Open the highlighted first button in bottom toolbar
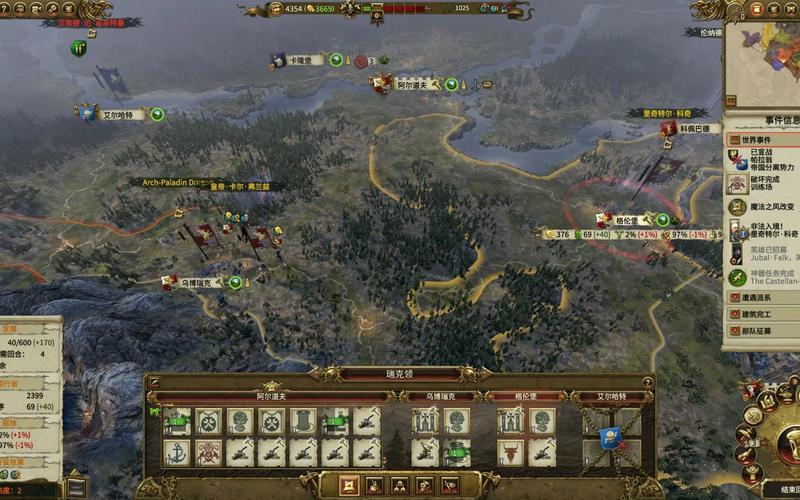 (349, 486)
